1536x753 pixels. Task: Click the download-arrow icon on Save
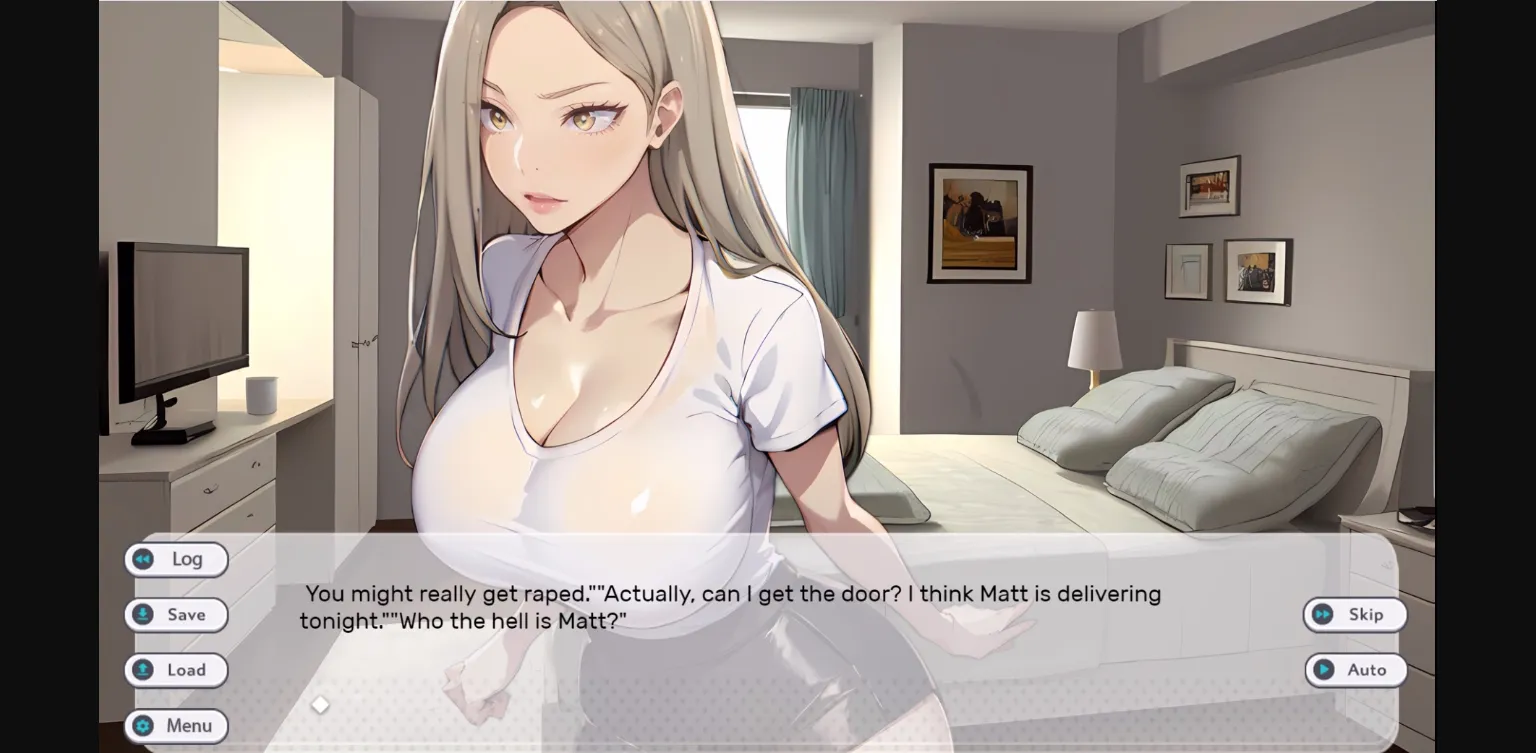point(142,615)
